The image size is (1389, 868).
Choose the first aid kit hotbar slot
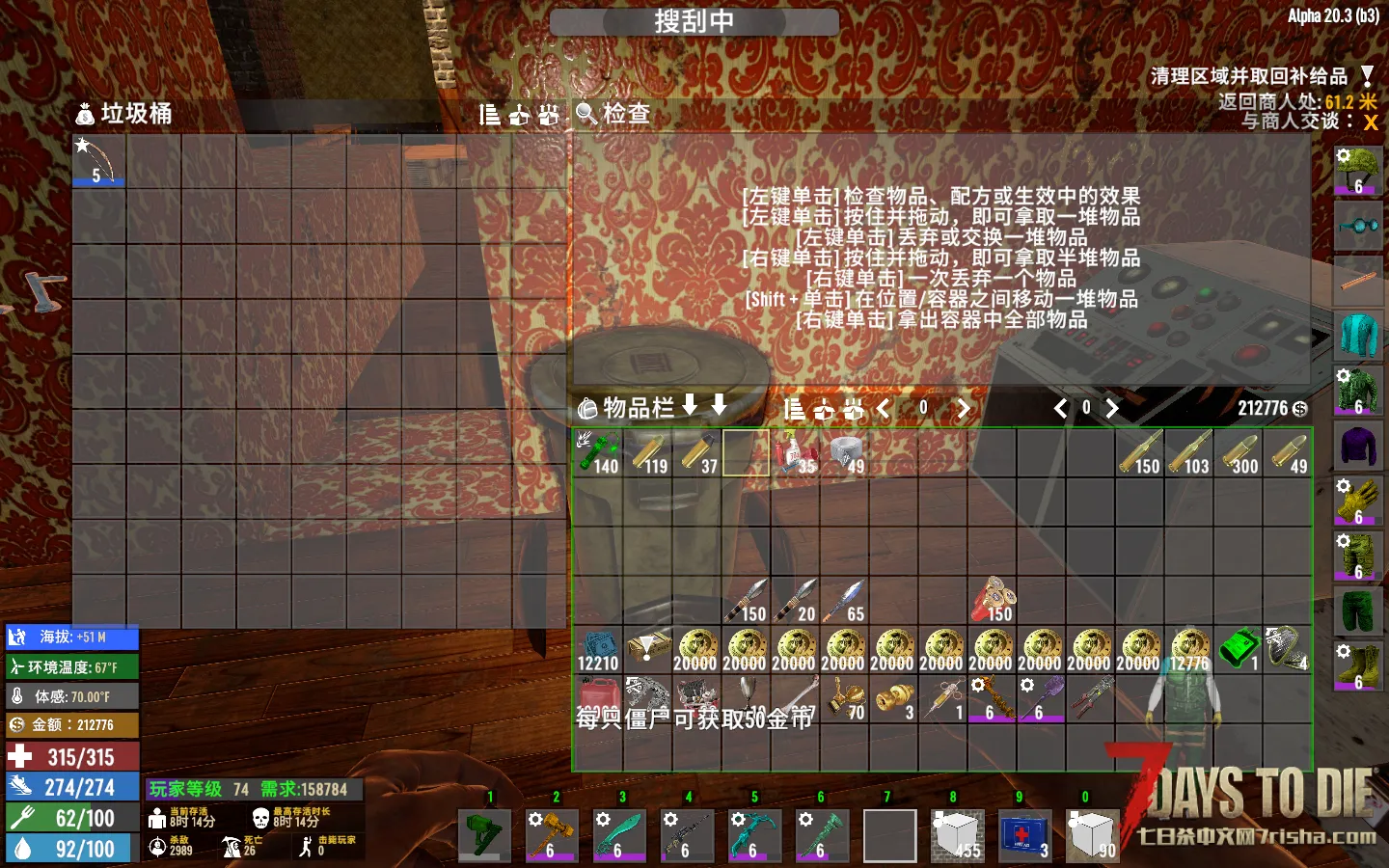click(x=1024, y=835)
